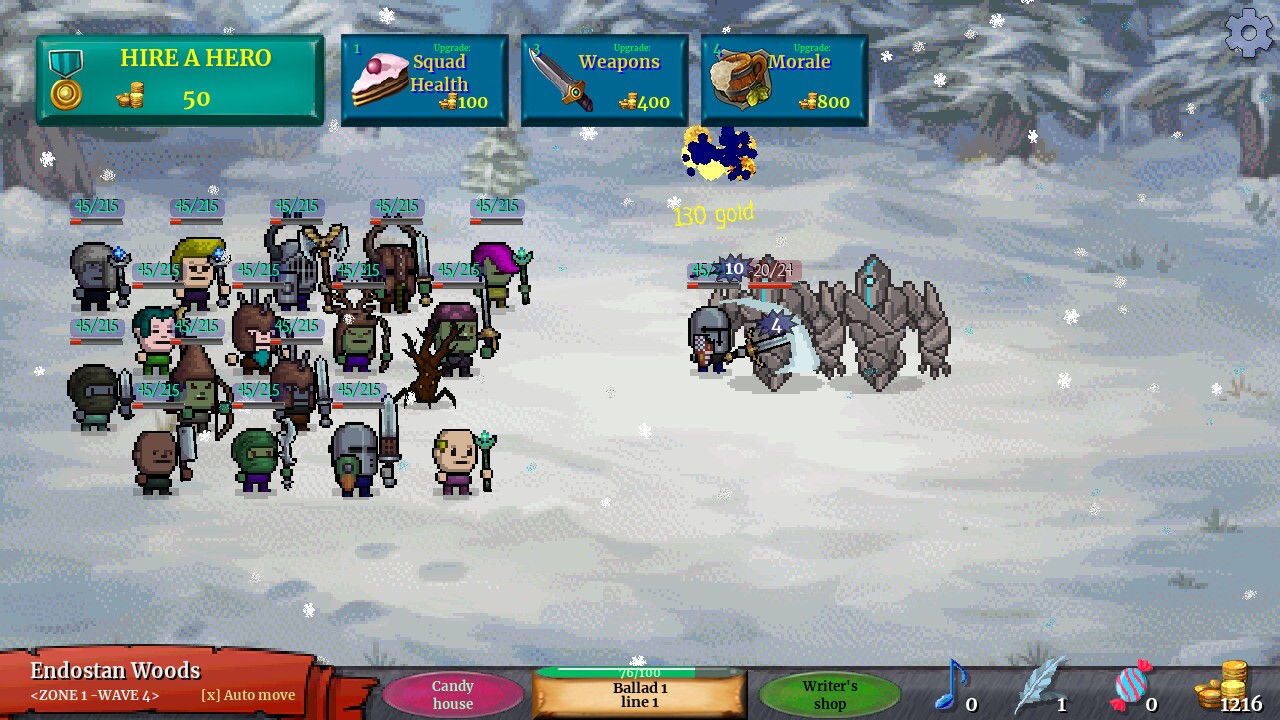Viewport: 1280px width, 720px height.
Task: Open the settings gear
Action: click(1247, 33)
